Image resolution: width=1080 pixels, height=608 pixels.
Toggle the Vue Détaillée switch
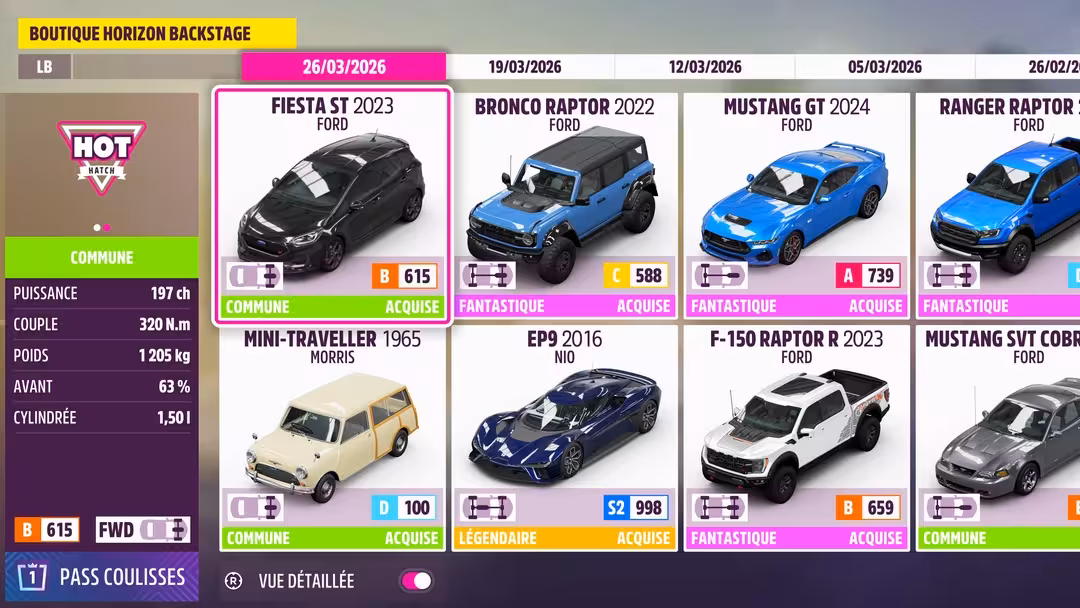click(415, 581)
